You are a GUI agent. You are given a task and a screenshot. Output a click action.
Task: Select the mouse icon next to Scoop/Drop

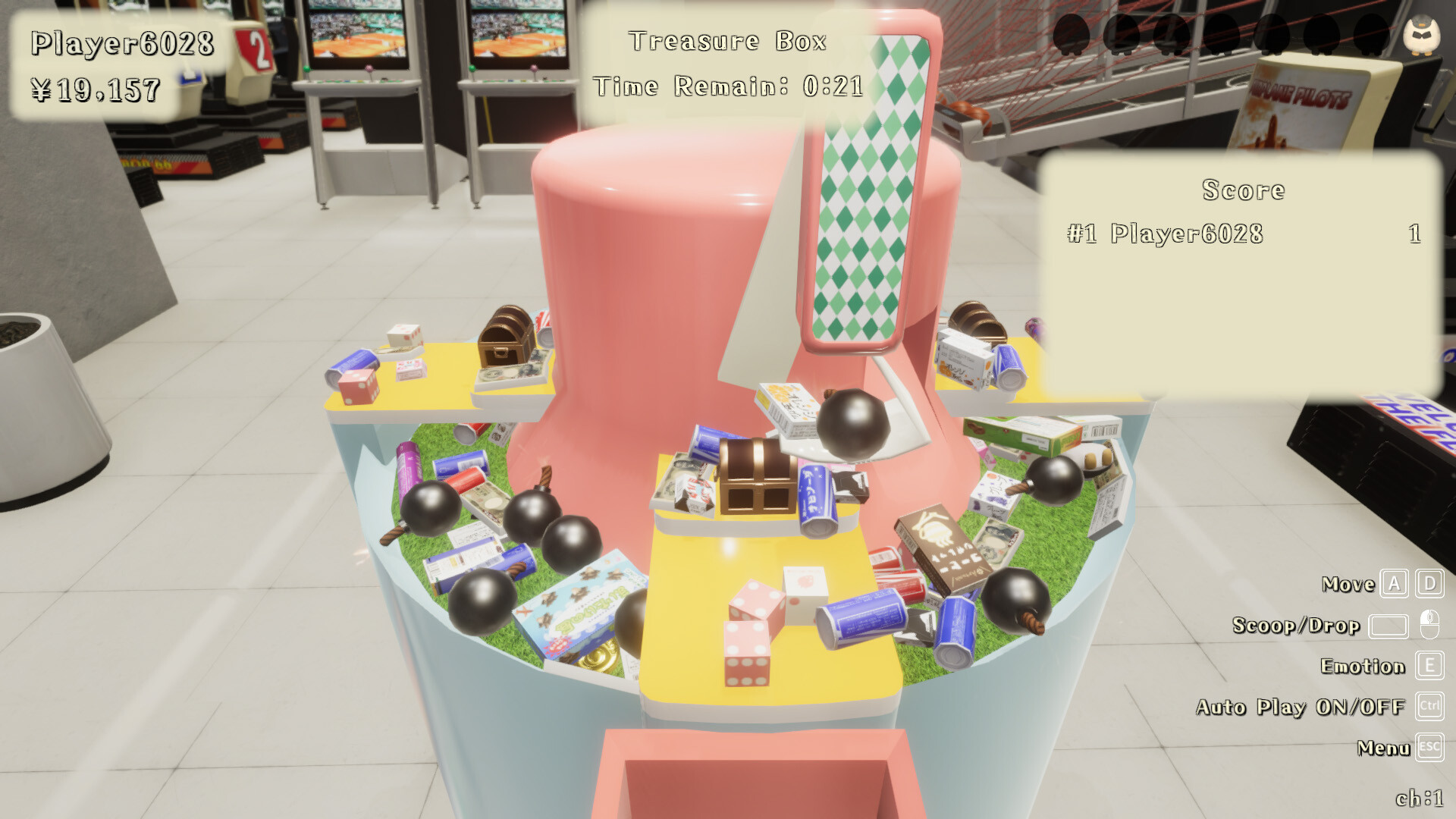coord(1429,626)
